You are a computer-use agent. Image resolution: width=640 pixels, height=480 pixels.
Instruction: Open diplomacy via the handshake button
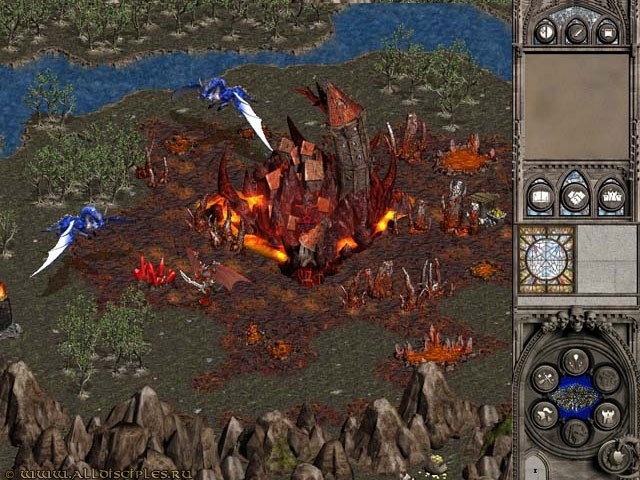point(575,197)
